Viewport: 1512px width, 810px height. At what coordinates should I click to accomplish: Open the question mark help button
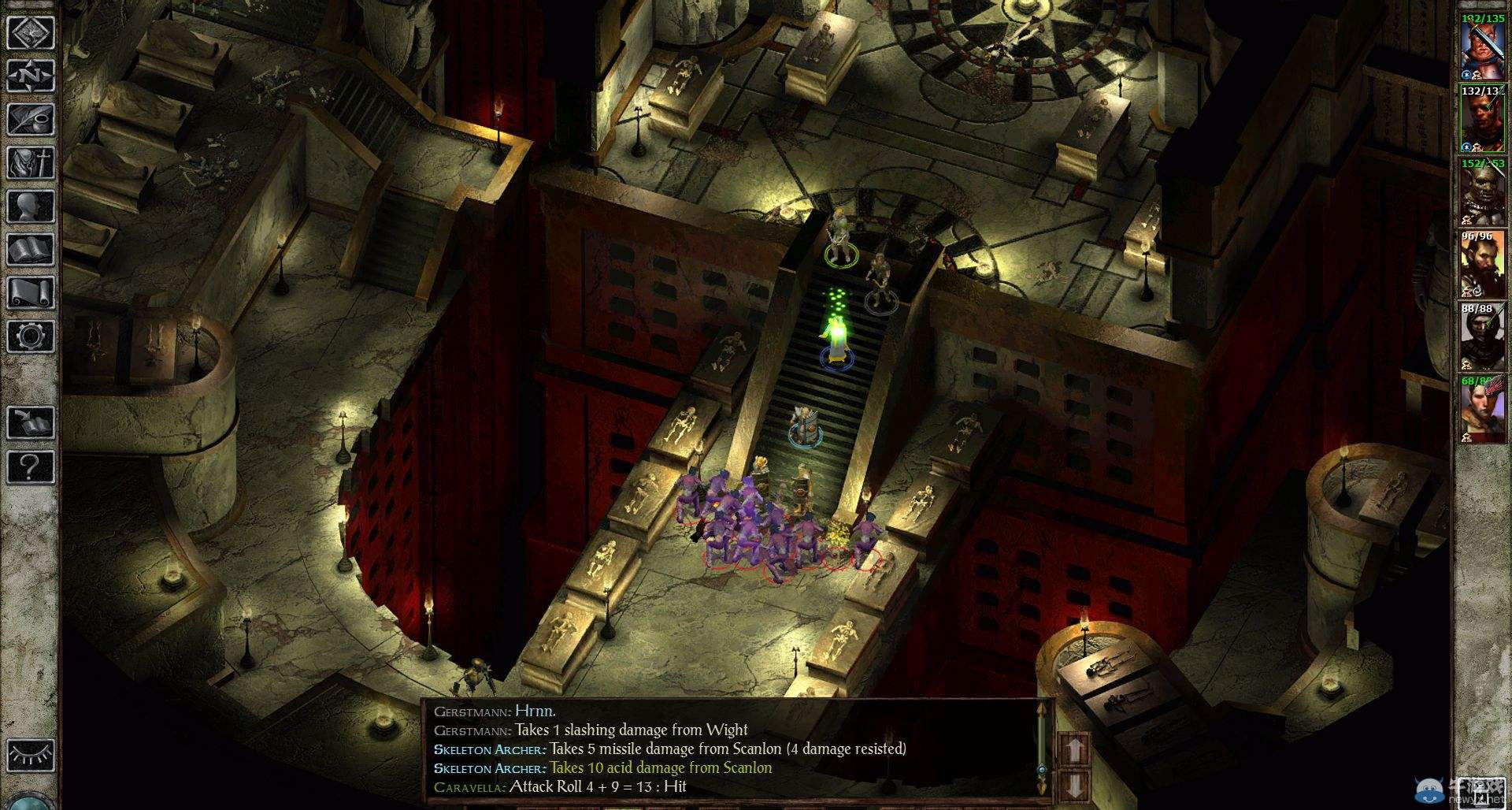31,466
